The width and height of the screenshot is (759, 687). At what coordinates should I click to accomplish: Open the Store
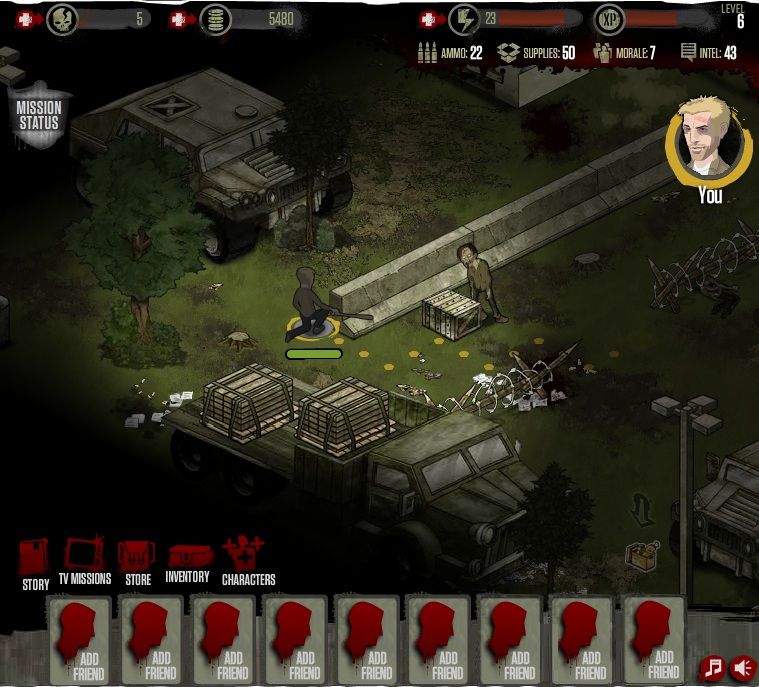click(137, 560)
